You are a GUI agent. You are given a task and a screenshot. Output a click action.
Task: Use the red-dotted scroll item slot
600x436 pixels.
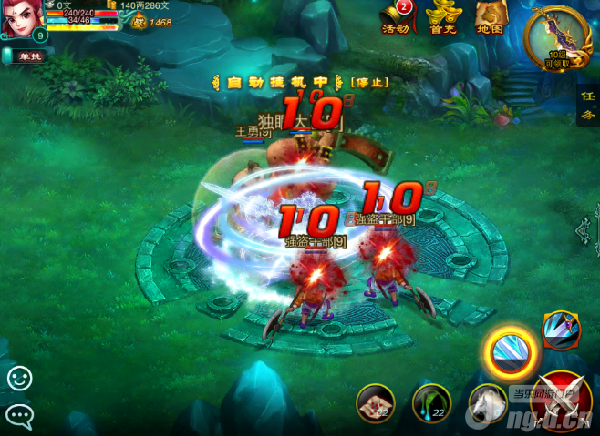[375, 402]
